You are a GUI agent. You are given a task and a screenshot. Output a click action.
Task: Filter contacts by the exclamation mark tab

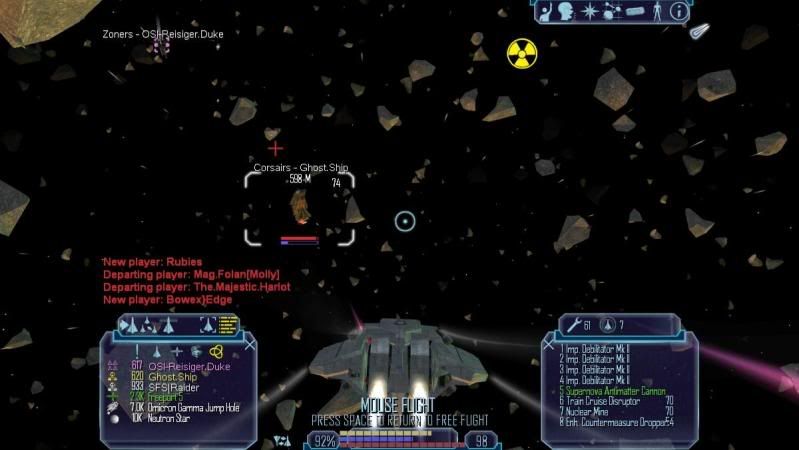click(136, 351)
